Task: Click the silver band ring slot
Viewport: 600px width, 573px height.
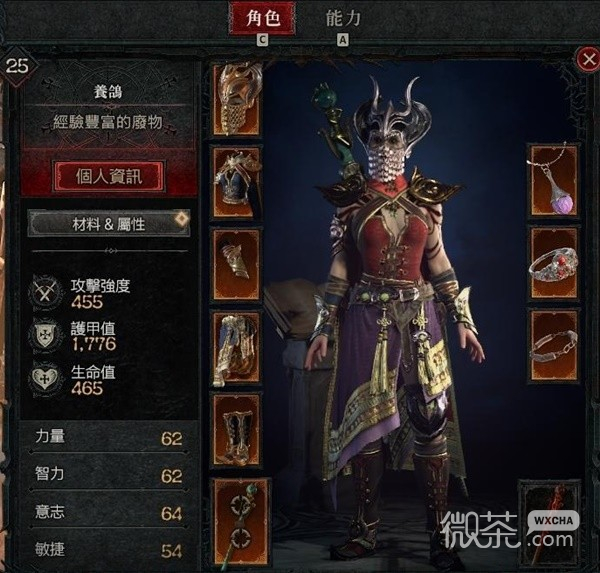Action: (x=553, y=345)
